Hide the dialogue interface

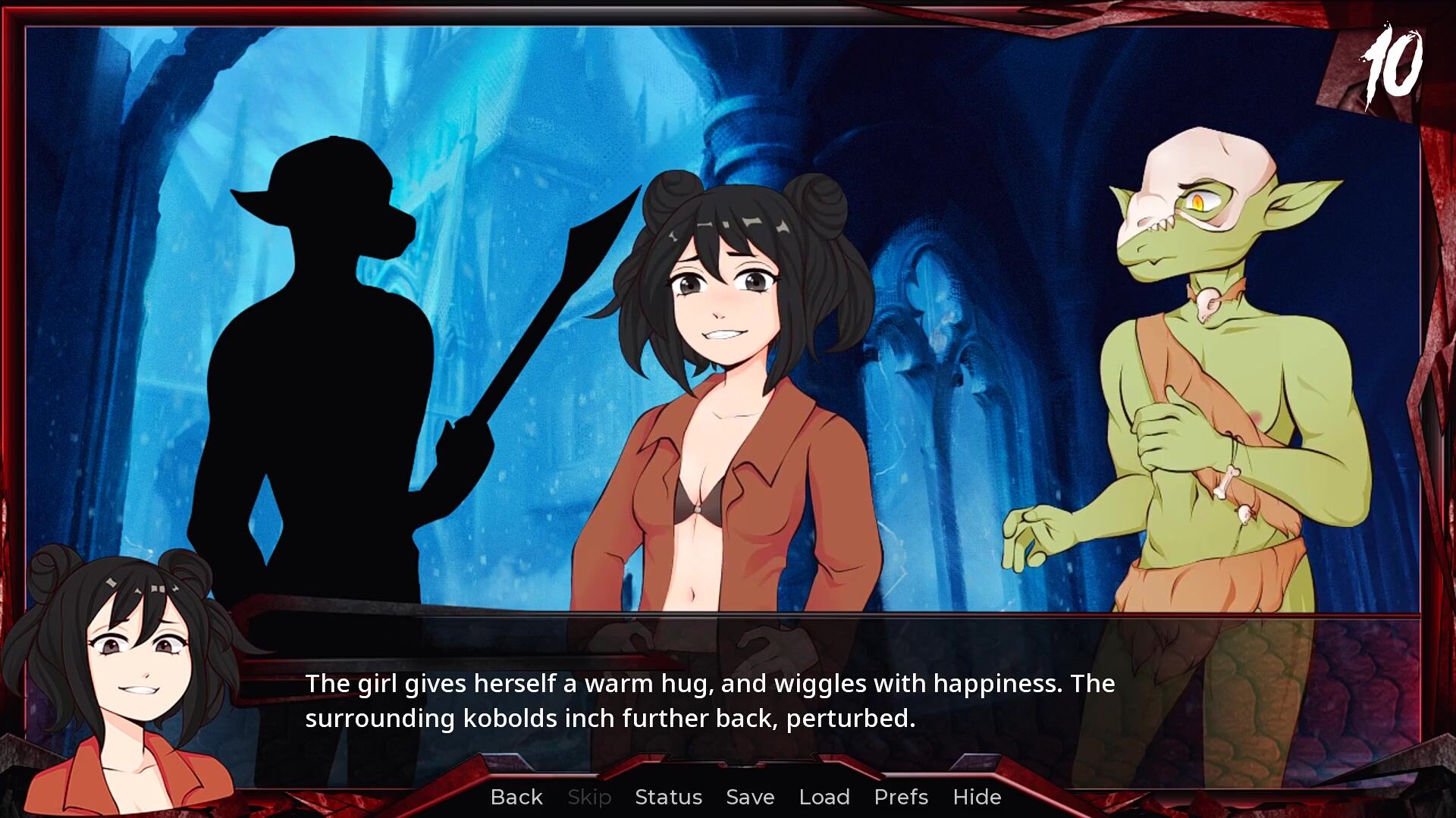coord(977,797)
